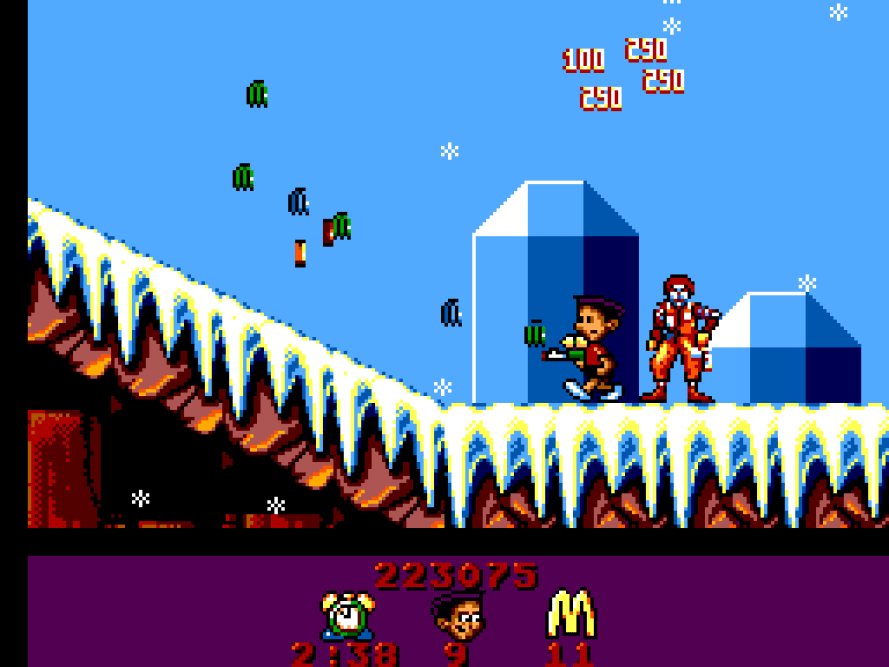Click the alarm clock timer icon
This screenshot has width=889, height=667.
coord(347,615)
